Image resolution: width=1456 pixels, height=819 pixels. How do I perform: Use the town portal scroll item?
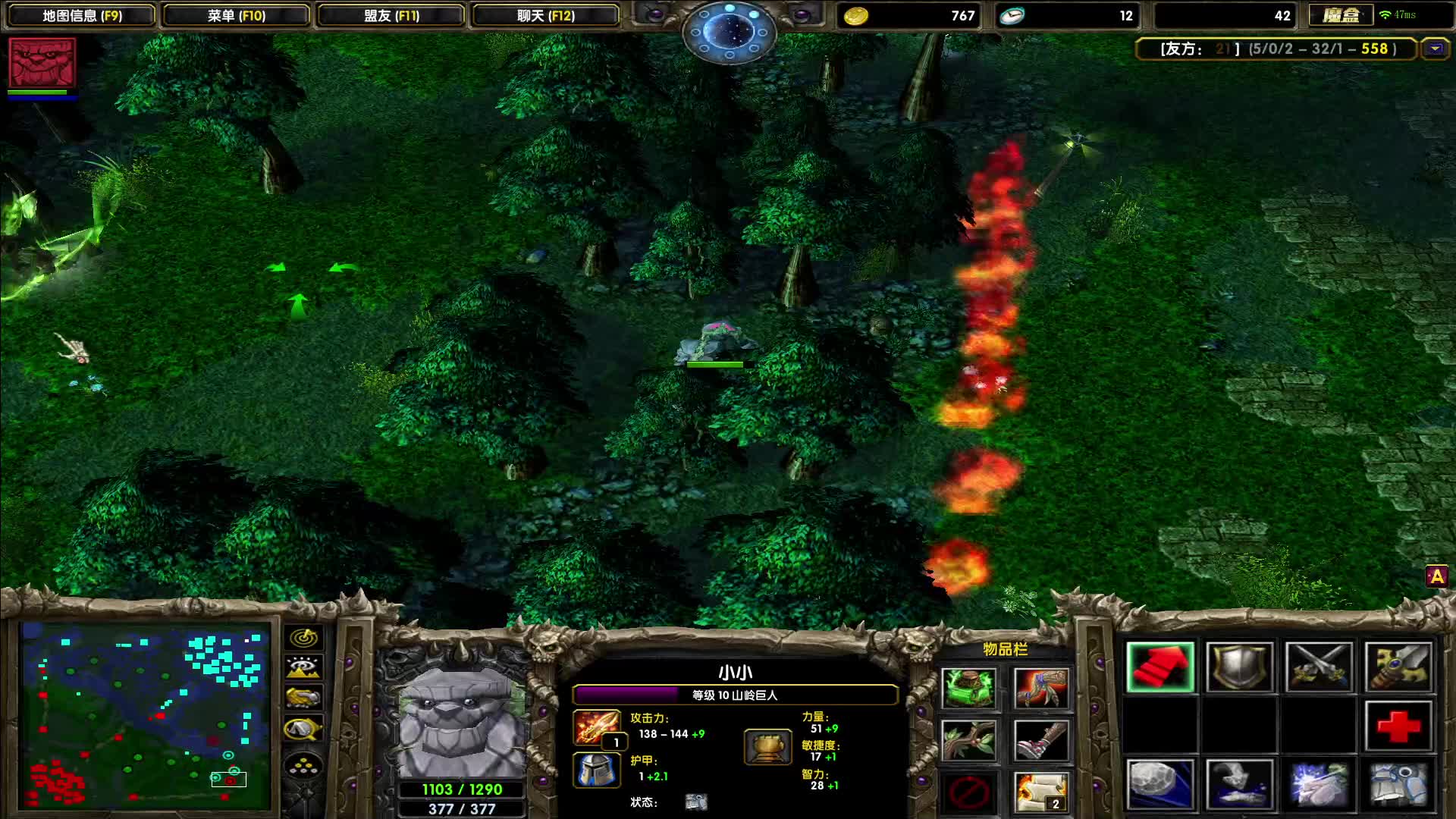(x=1041, y=792)
